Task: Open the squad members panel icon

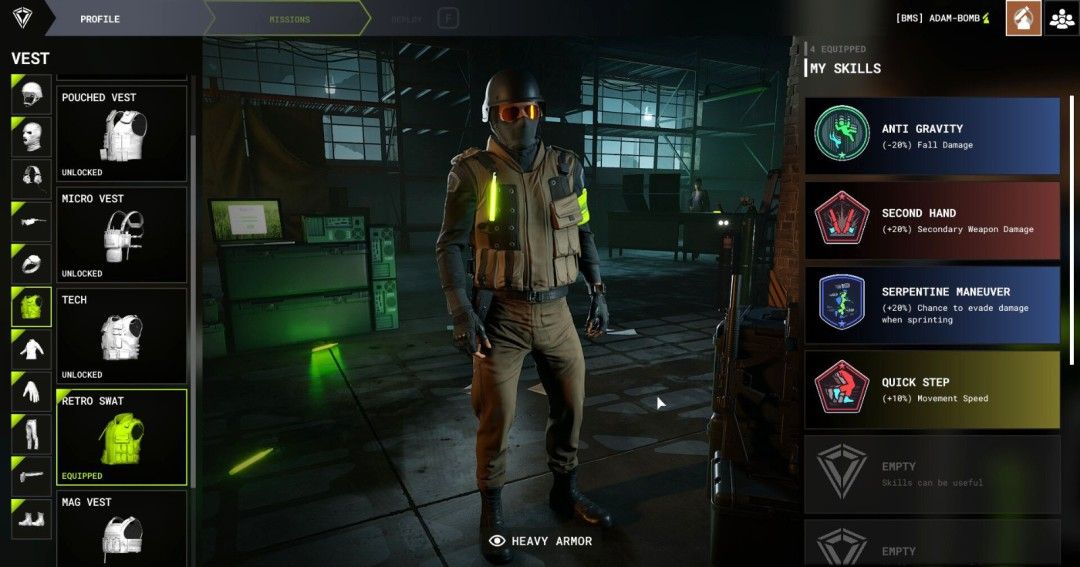Action: pyautogui.click(x=1061, y=18)
